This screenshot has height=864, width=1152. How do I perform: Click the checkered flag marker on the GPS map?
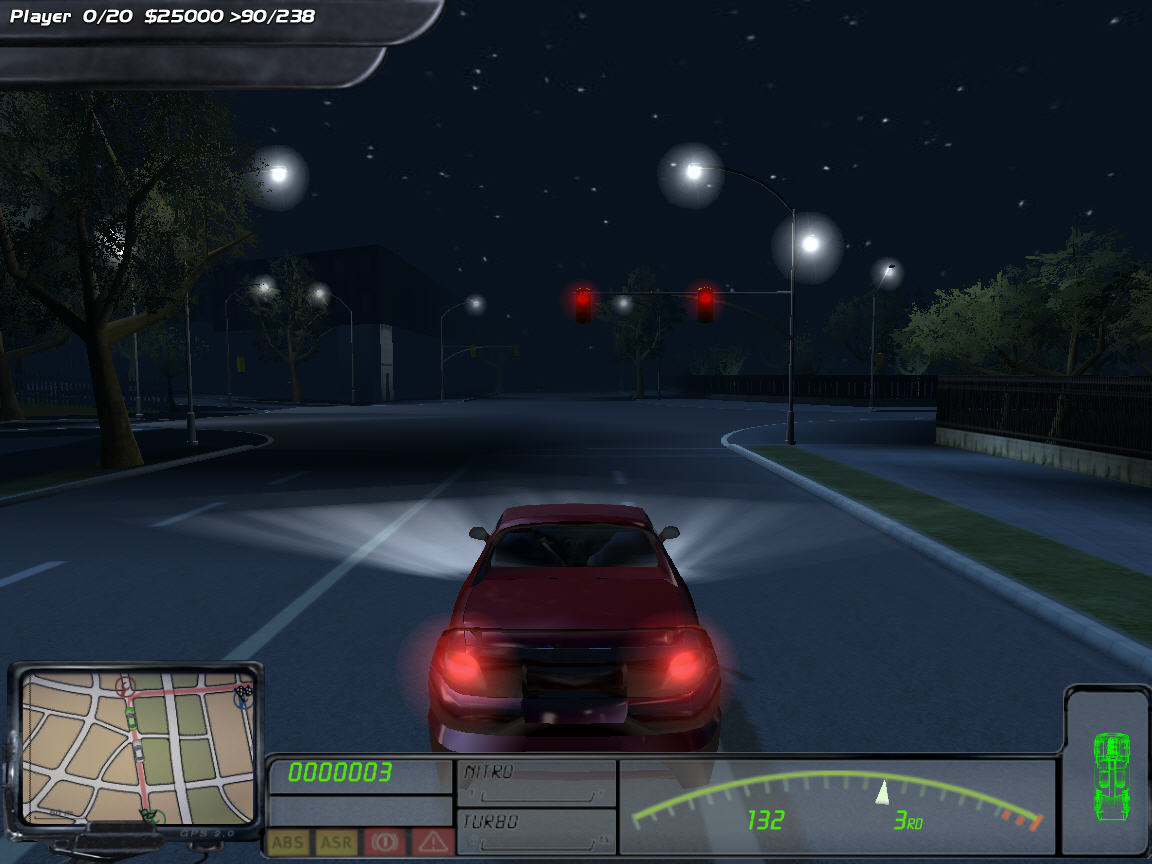click(243, 690)
